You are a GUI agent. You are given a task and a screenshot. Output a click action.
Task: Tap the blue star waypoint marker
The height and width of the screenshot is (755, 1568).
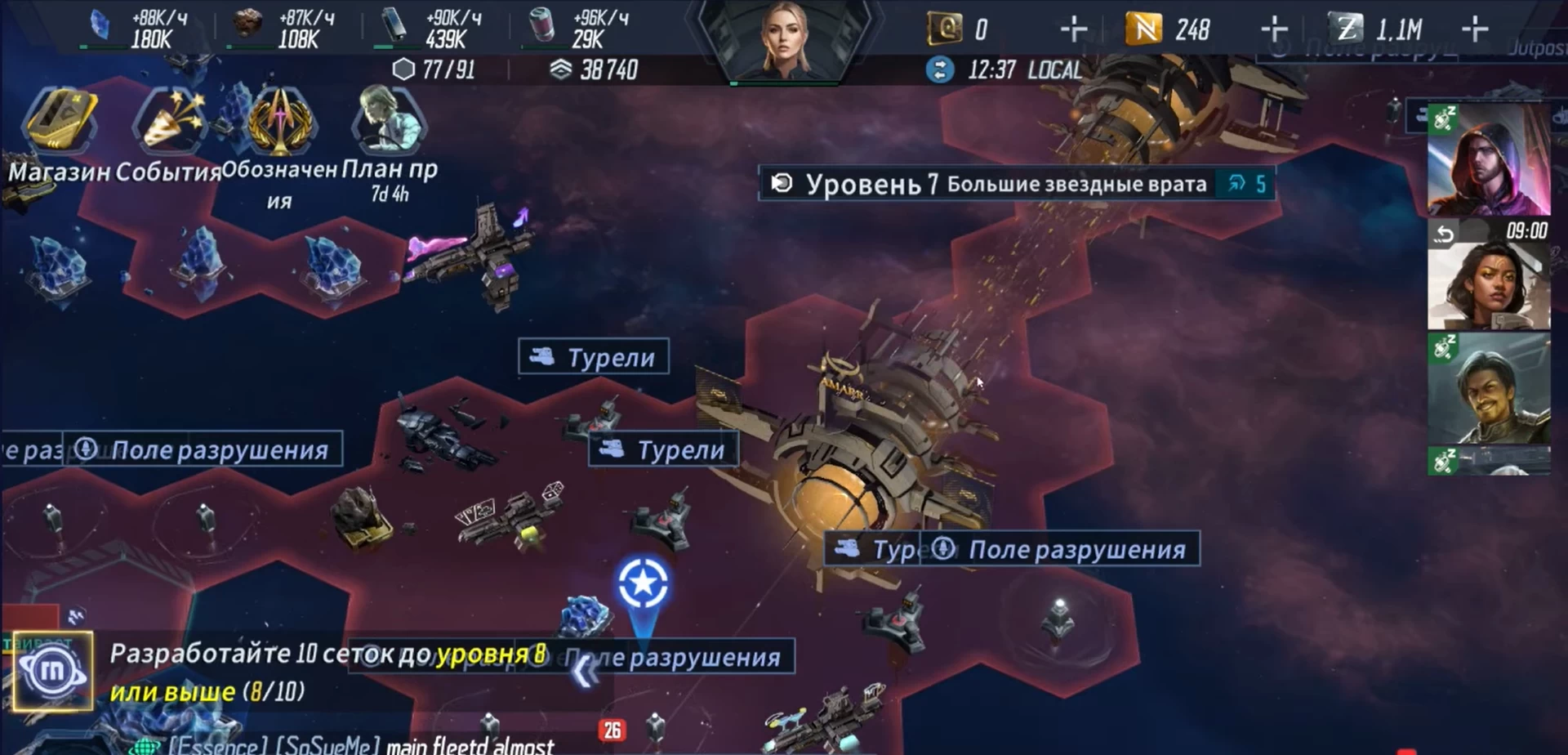tap(643, 585)
